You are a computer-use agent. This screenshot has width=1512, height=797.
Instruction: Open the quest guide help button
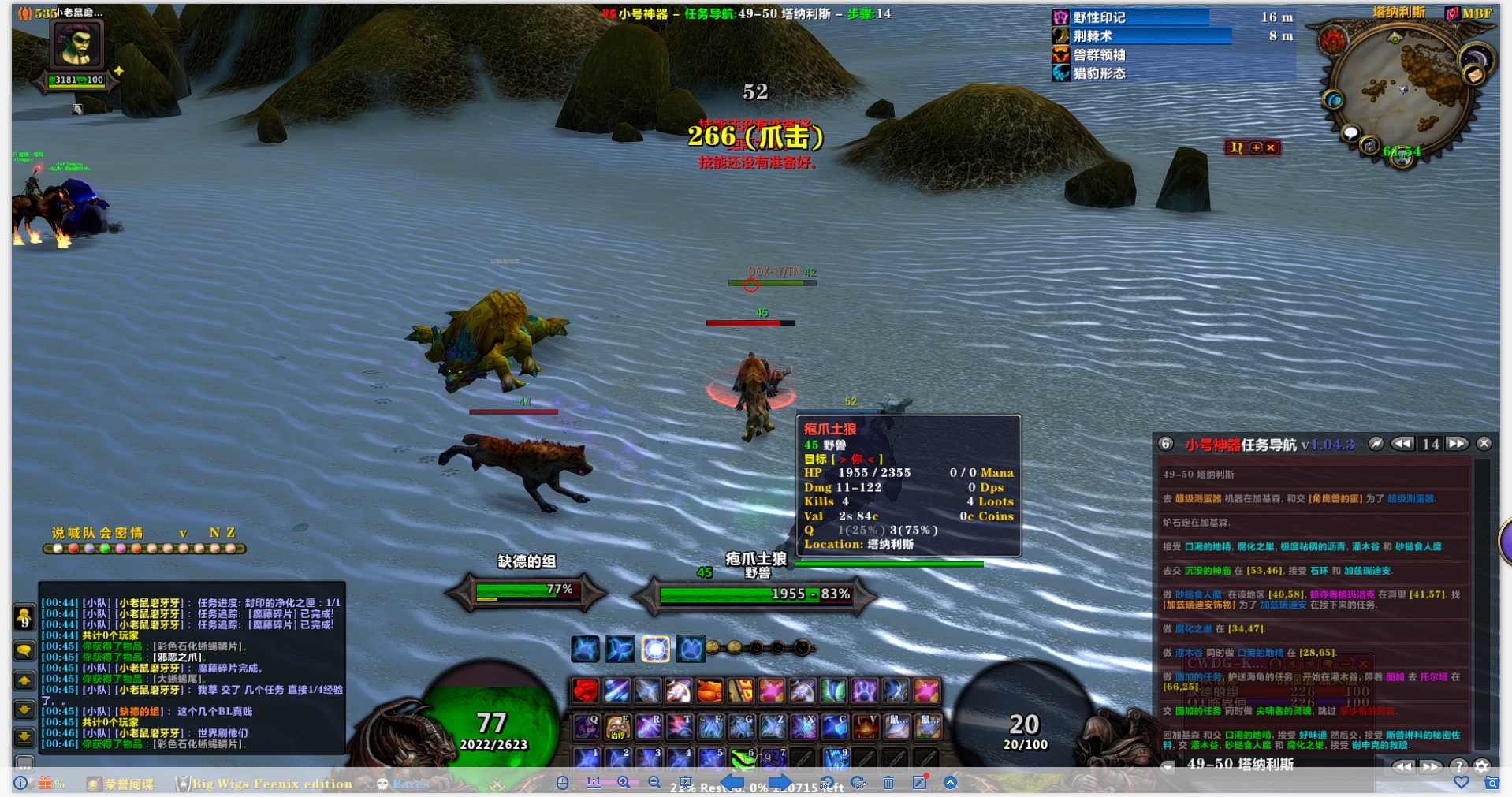click(x=1459, y=766)
